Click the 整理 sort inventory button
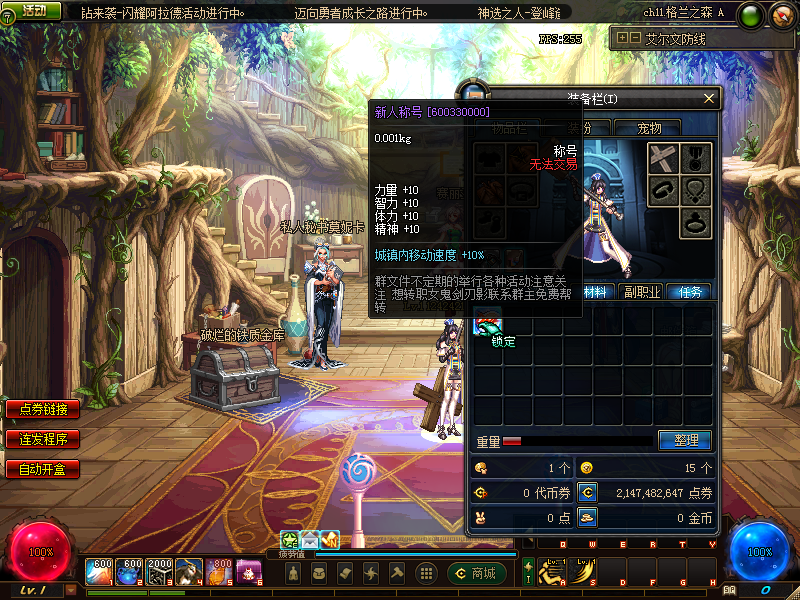800x600 pixels. click(x=685, y=440)
